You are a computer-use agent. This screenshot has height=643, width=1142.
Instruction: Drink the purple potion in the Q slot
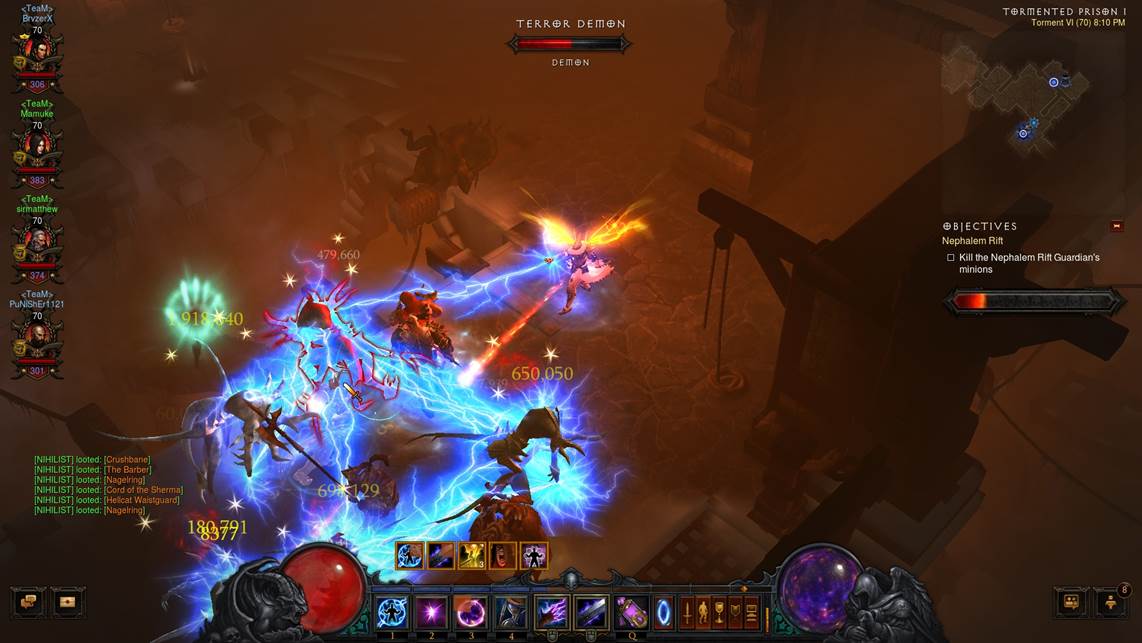[x=632, y=612]
